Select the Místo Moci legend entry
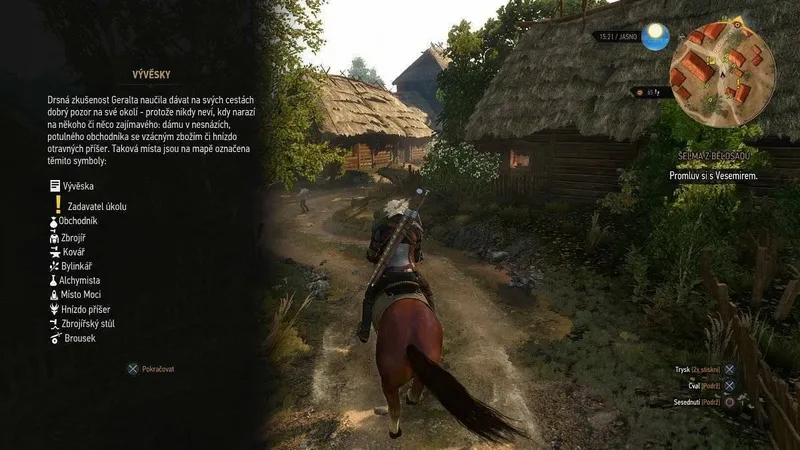Image resolution: width=800 pixels, height=450 pixels. [x=80, y=296]
